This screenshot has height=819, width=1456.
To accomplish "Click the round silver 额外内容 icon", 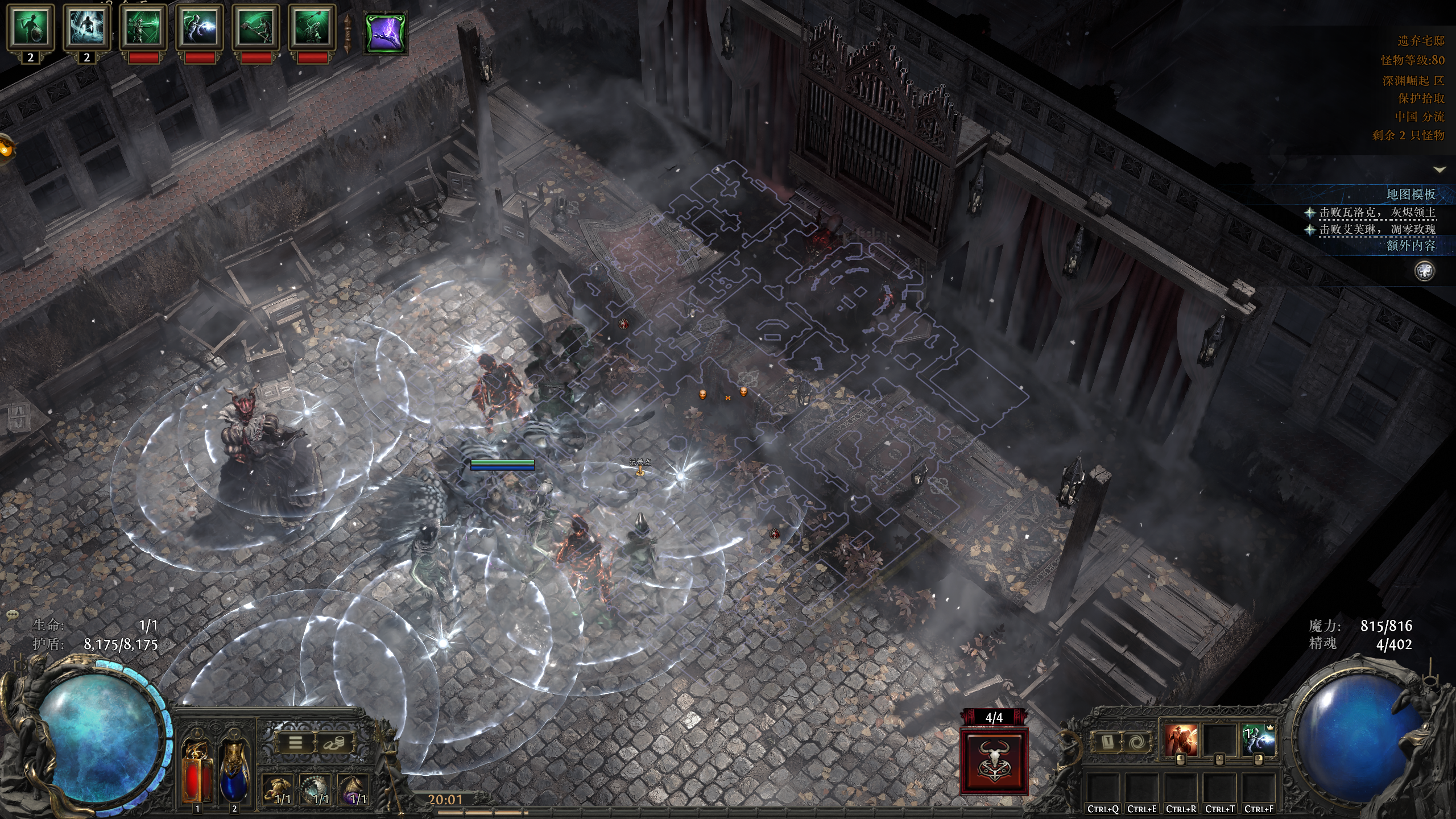I will pyautogui.click(x=1424, y=271).
